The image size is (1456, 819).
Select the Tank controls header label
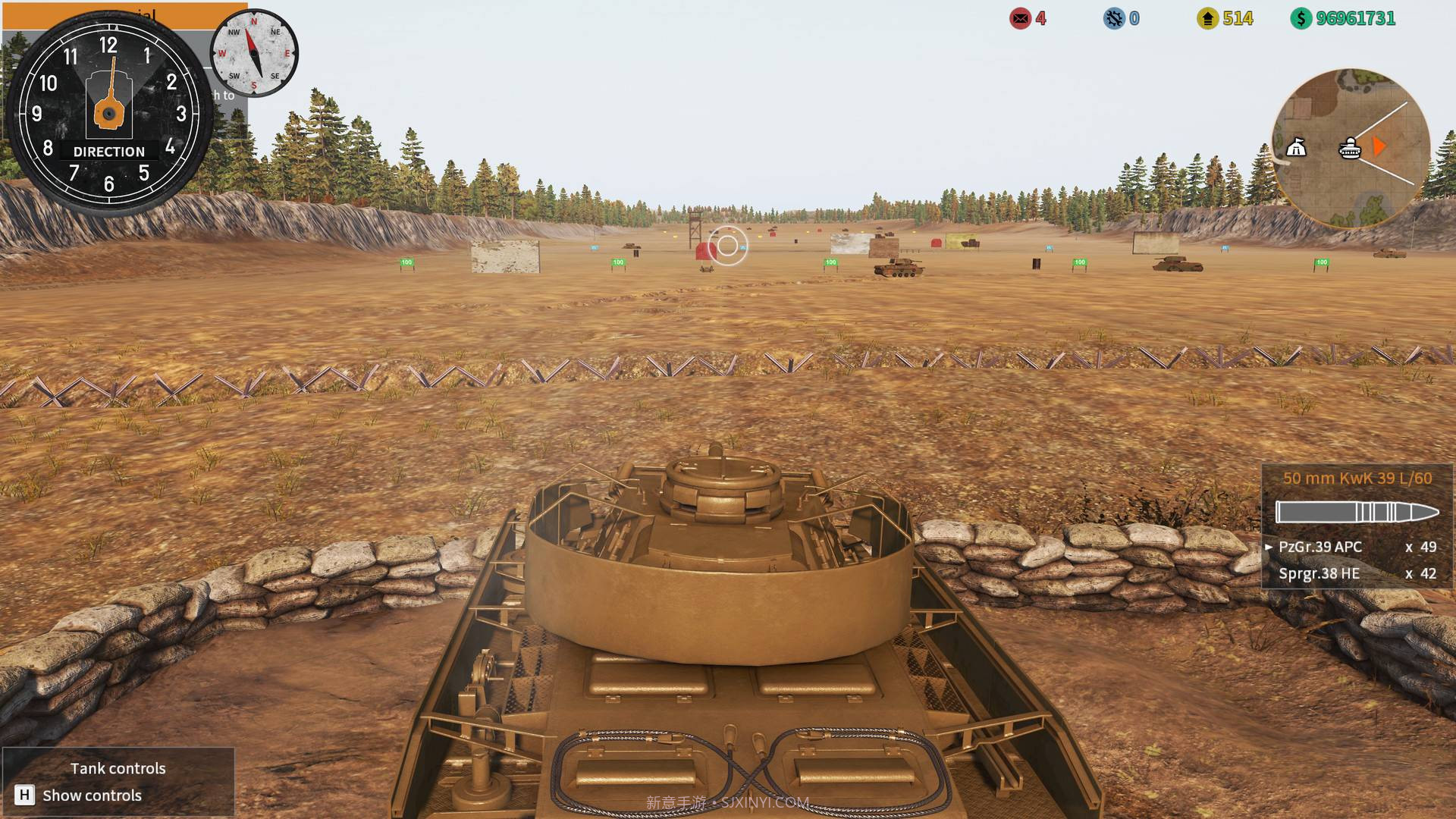[x=118, y=768]
